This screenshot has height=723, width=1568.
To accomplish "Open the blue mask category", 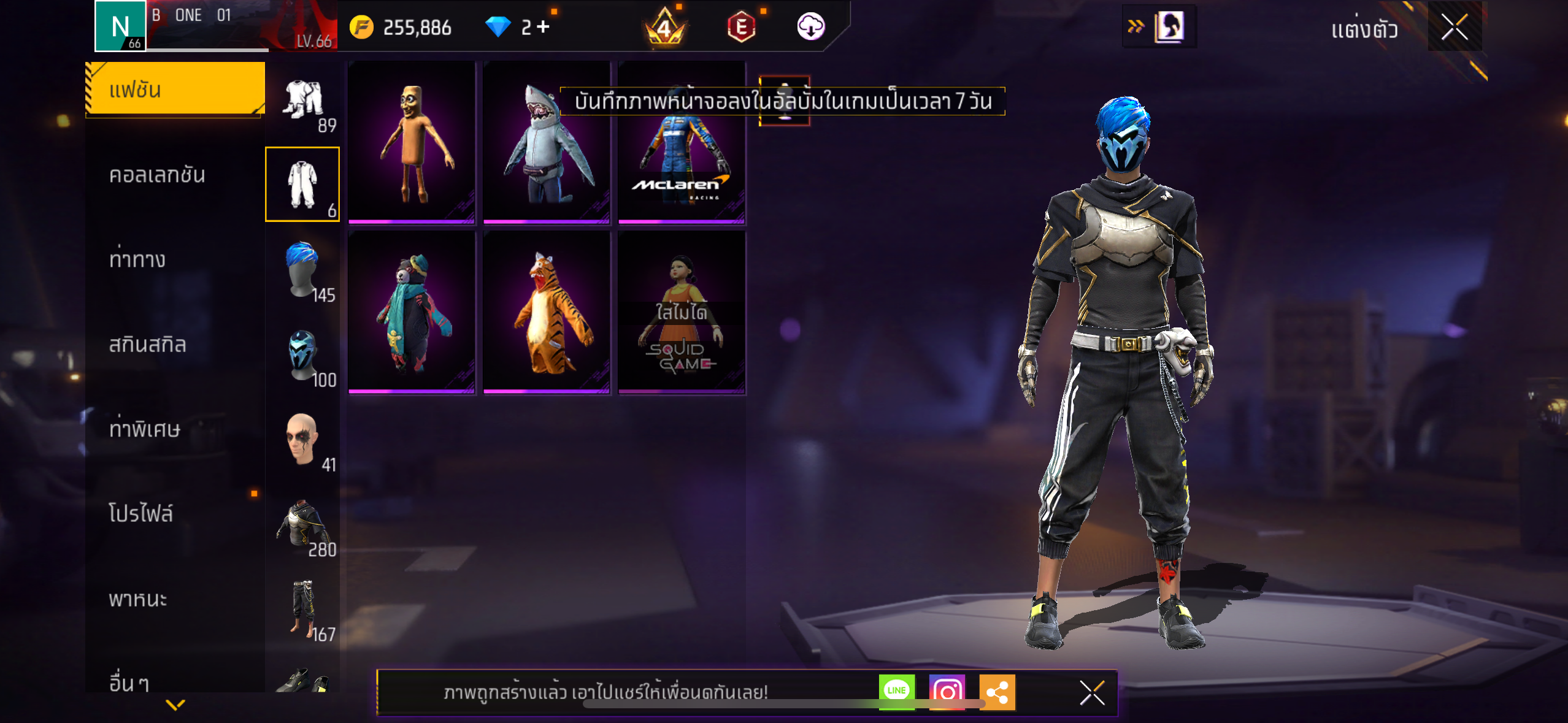I will pyautogui.click(x=303, y=356).
